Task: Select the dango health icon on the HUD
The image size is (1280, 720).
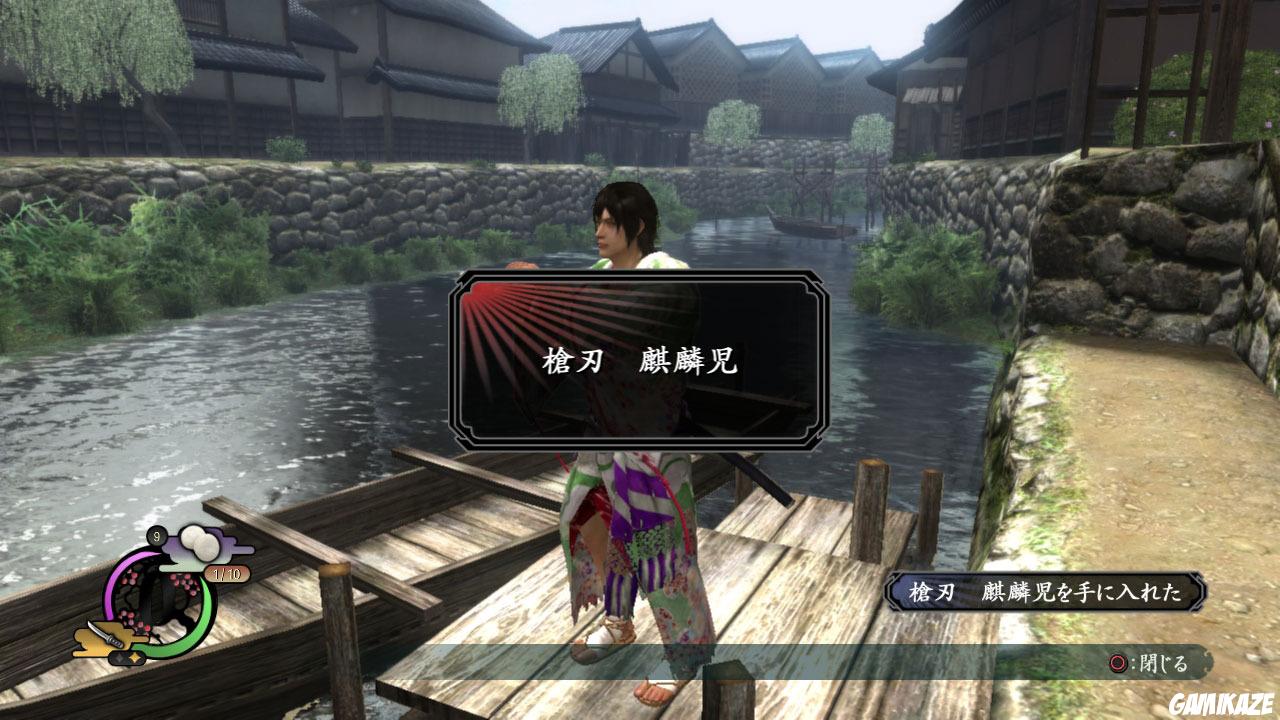Action: [200, 545]
